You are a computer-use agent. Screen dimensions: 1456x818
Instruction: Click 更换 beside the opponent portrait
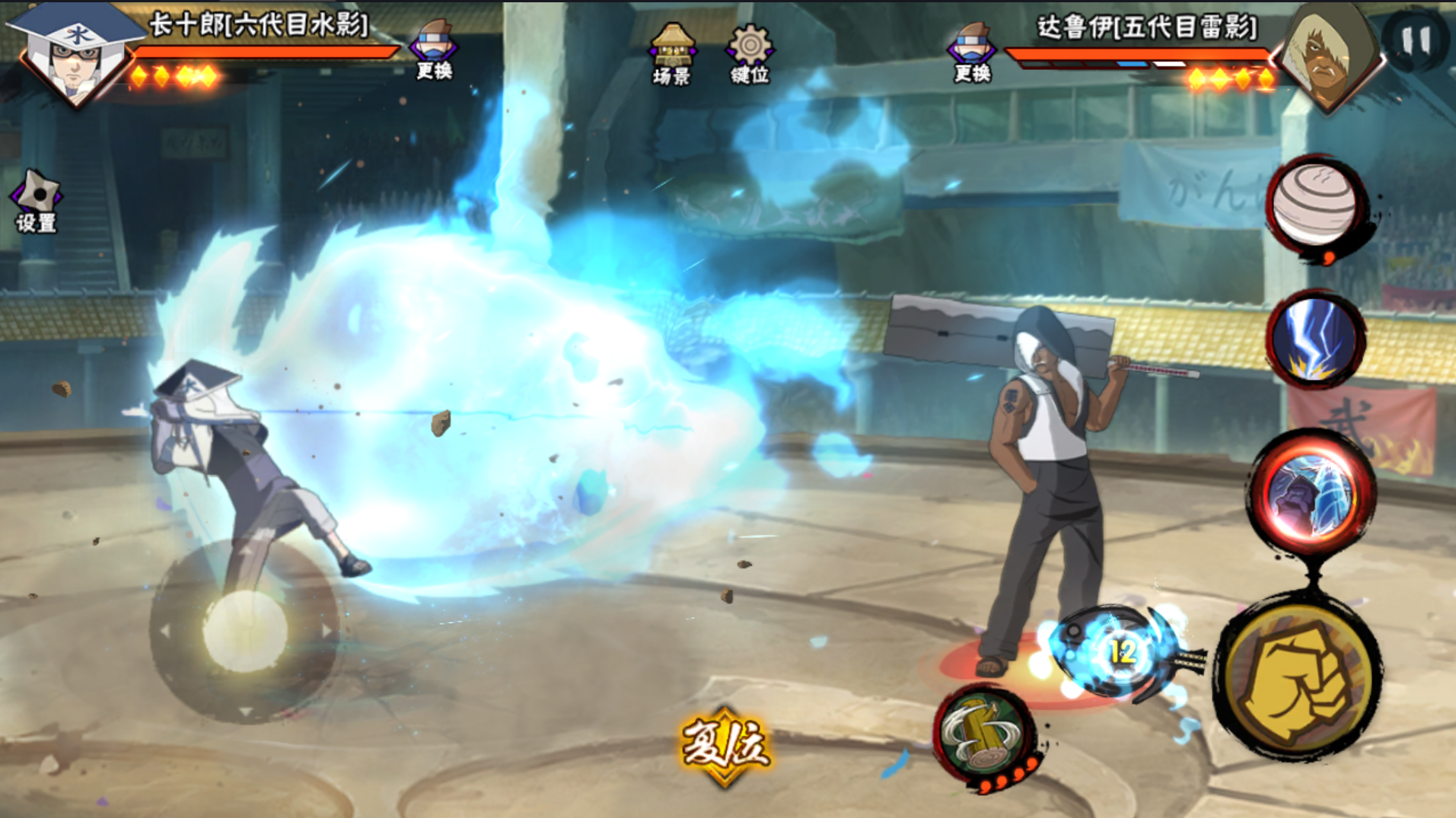[x=972, y=52]
